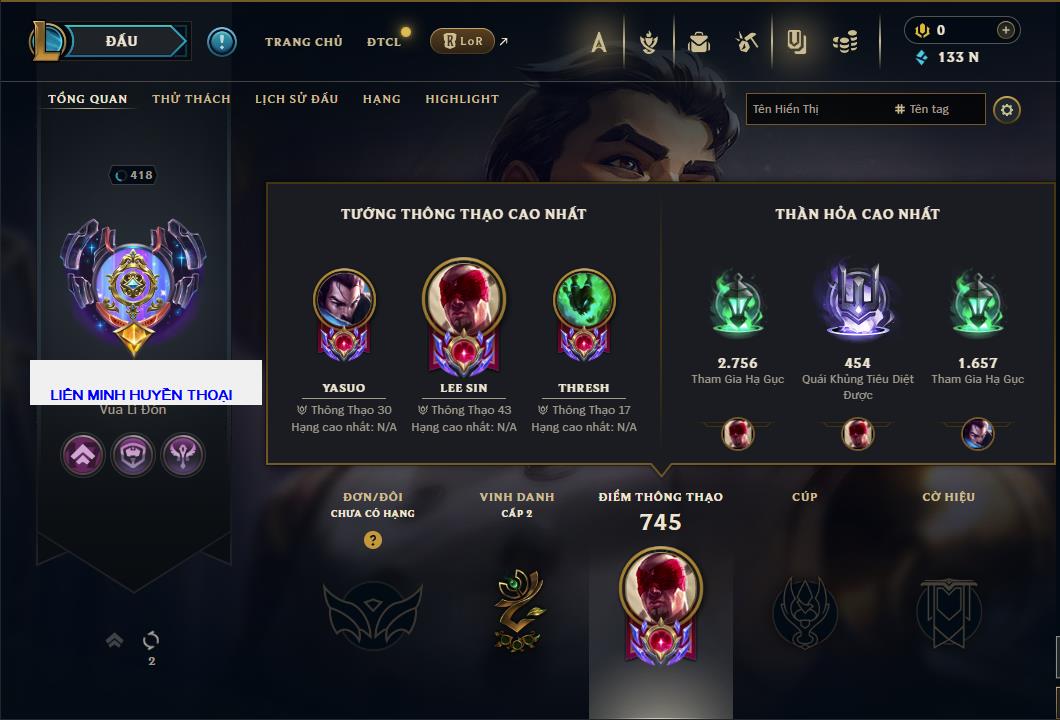Open the LỊCH SỬ ĐẤU tab
Image resolution: width=1060 pixels, height=720 pixels.
(x=296, y=99)
